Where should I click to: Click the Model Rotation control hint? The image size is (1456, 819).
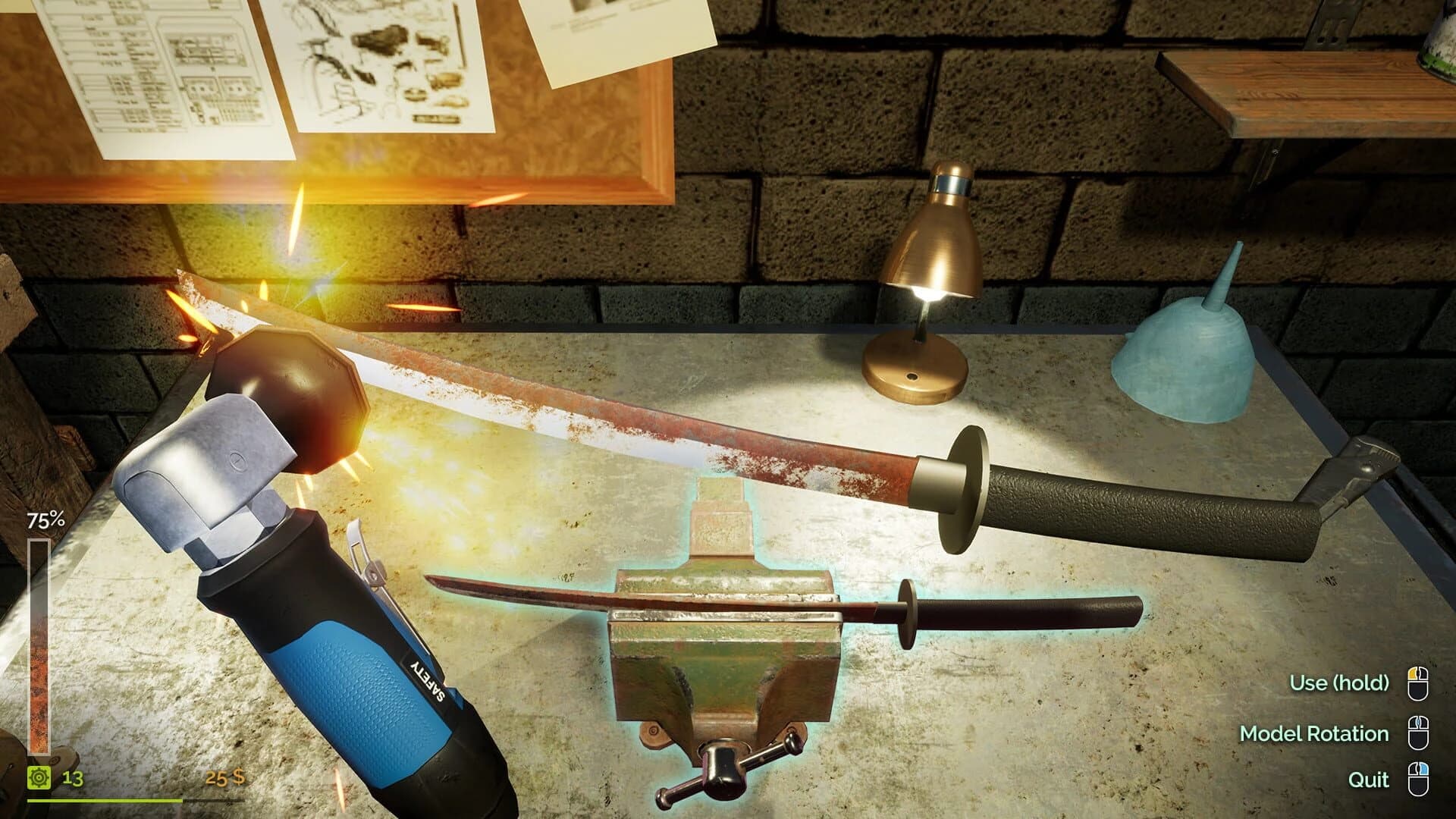(1314, 733)
